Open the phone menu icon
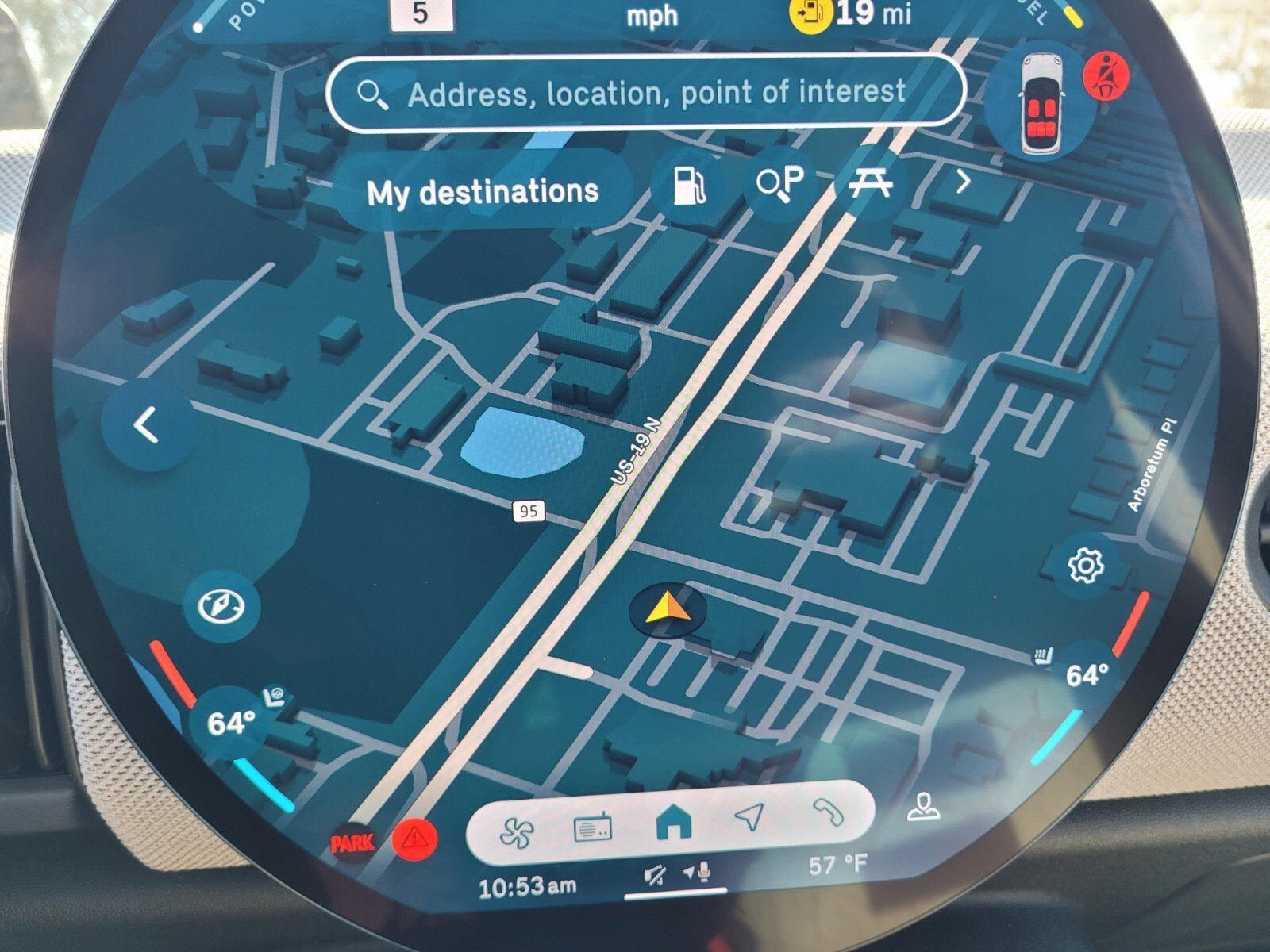 tap(828, 812)
